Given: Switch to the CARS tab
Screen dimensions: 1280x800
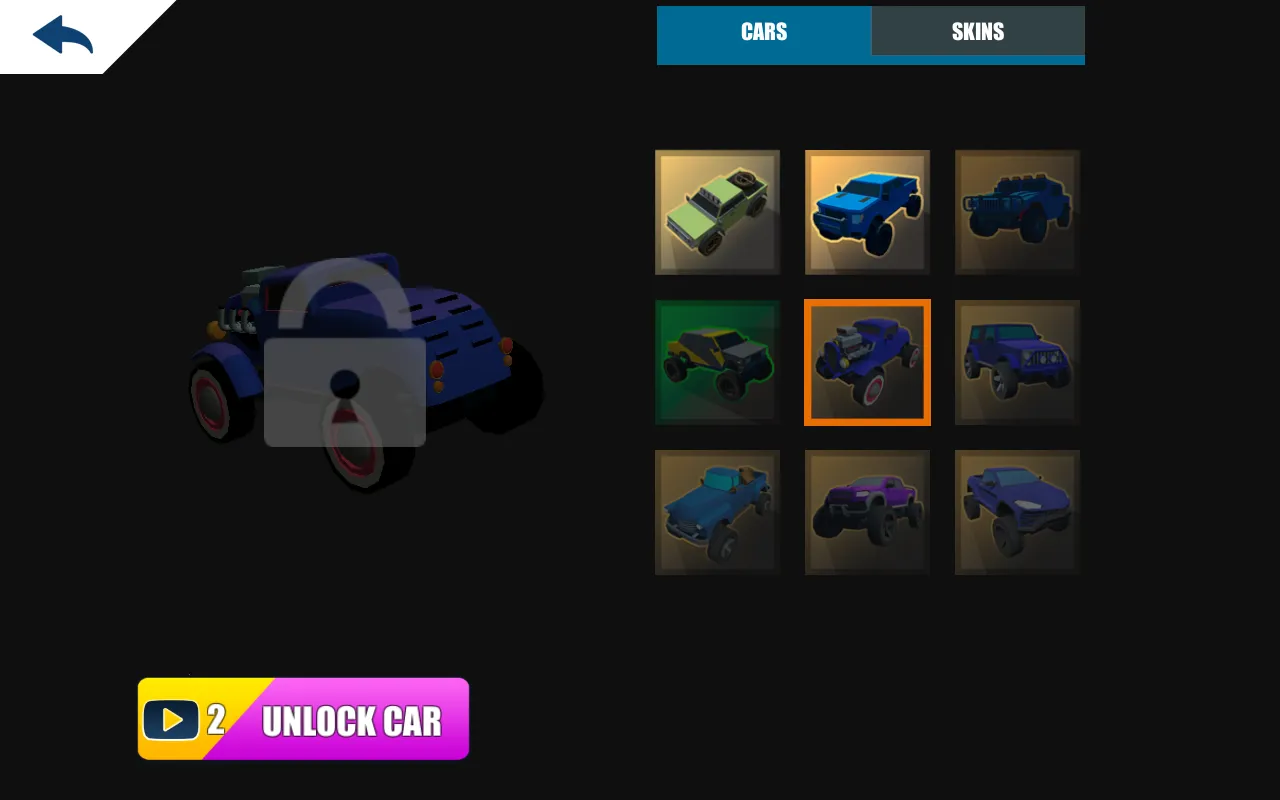Looking at the screenshot, I should click(763, 31).
